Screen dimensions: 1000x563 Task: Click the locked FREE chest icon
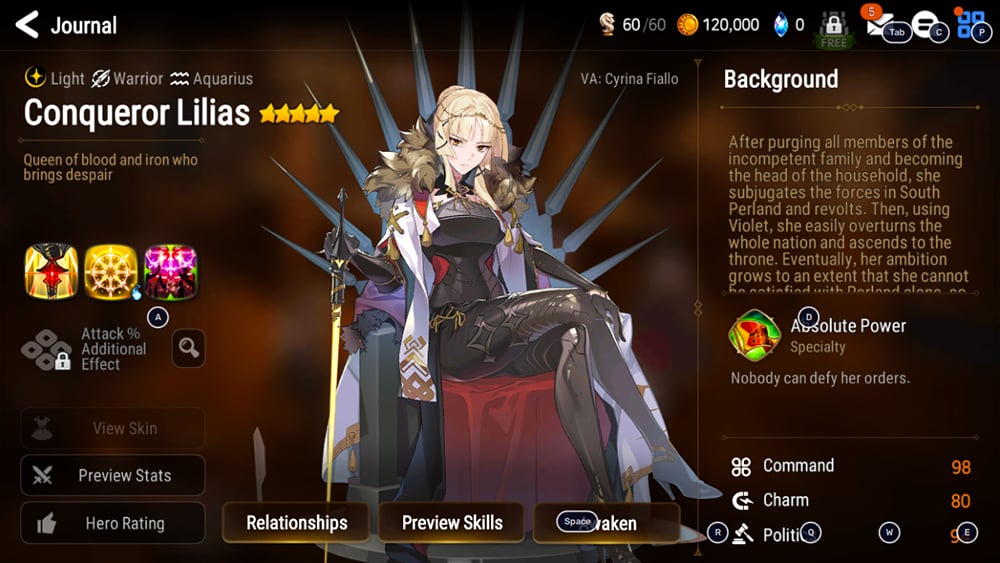click(833, 28)
